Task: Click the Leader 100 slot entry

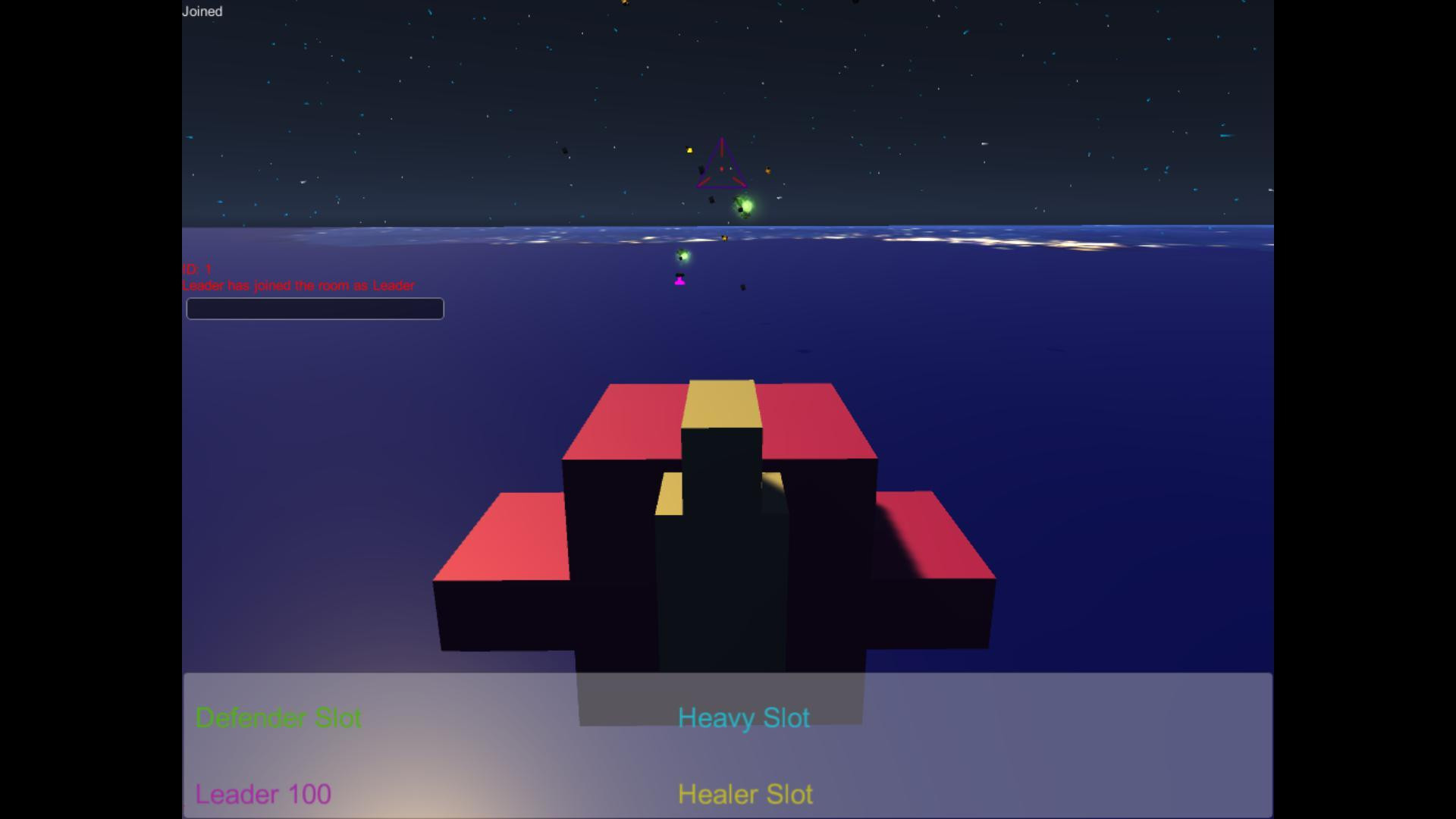Action: 263,794
